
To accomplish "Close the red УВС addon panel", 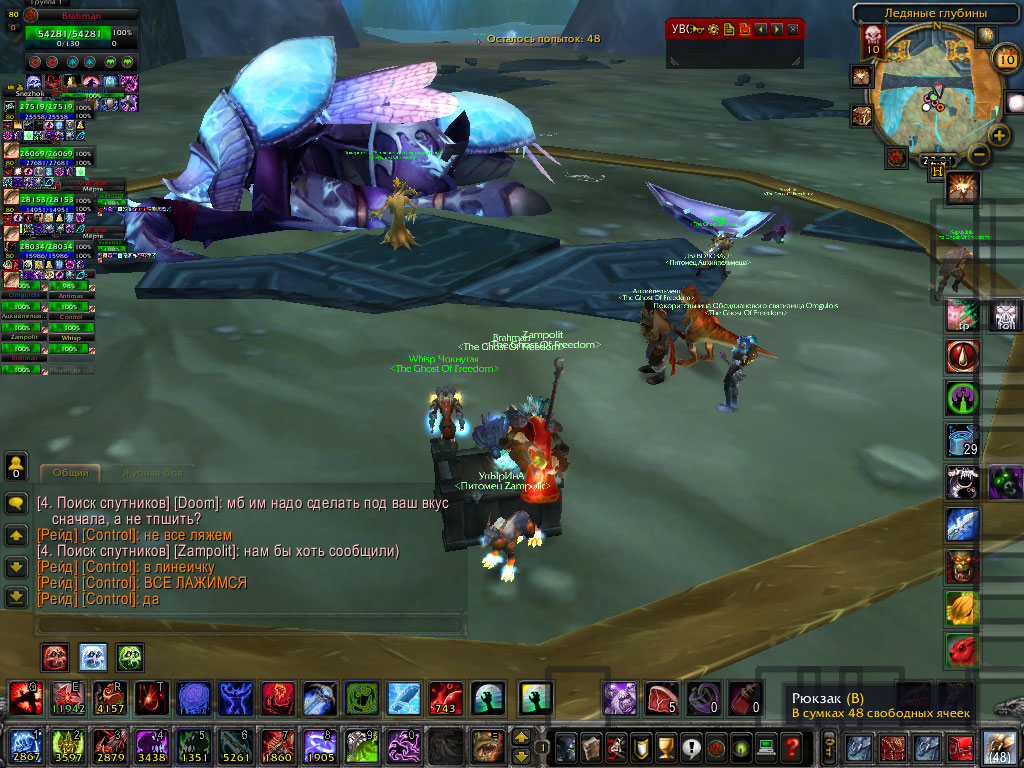I will click(x=793, y=29).
